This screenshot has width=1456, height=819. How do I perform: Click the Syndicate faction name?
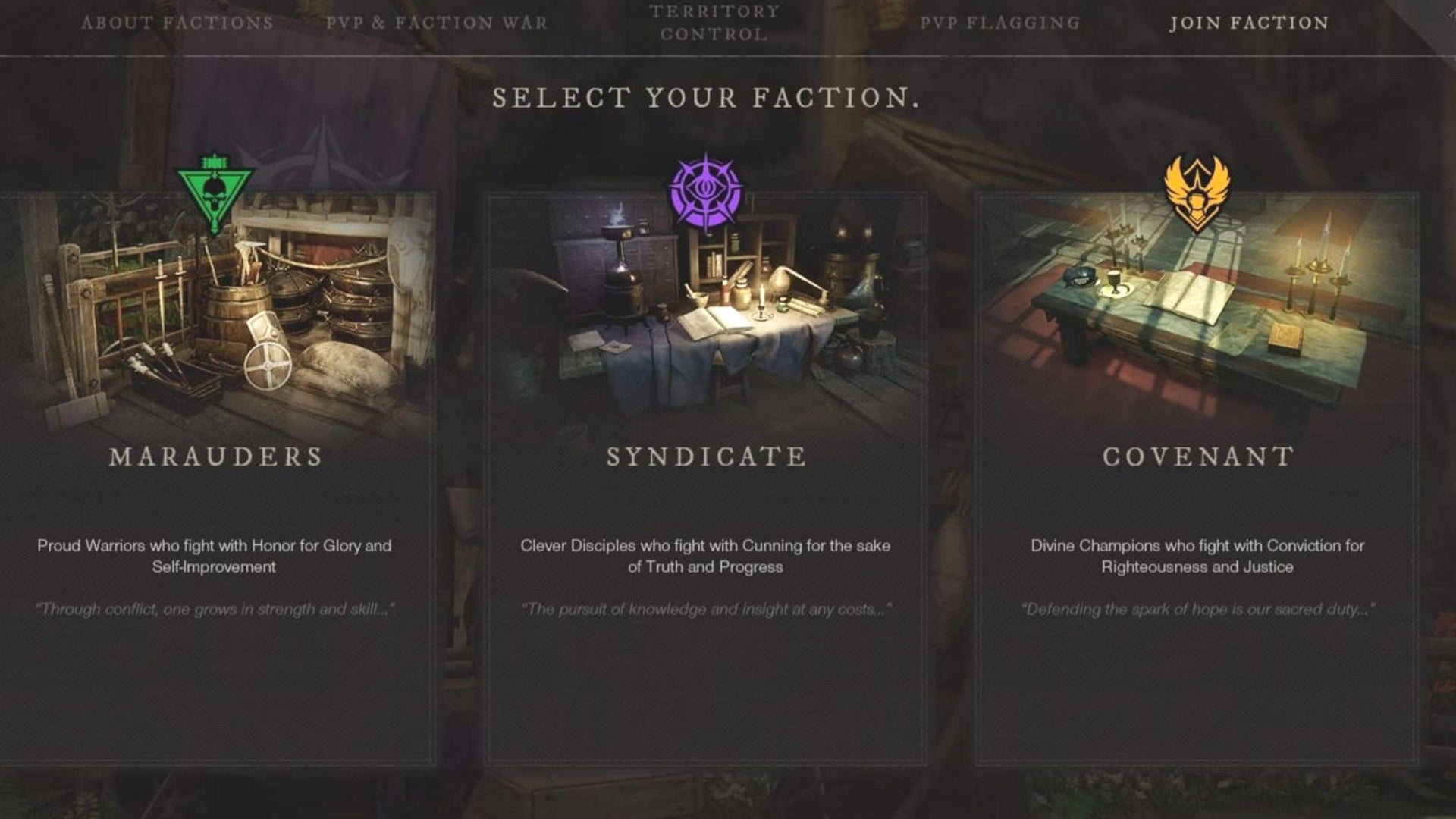(707, 457)
